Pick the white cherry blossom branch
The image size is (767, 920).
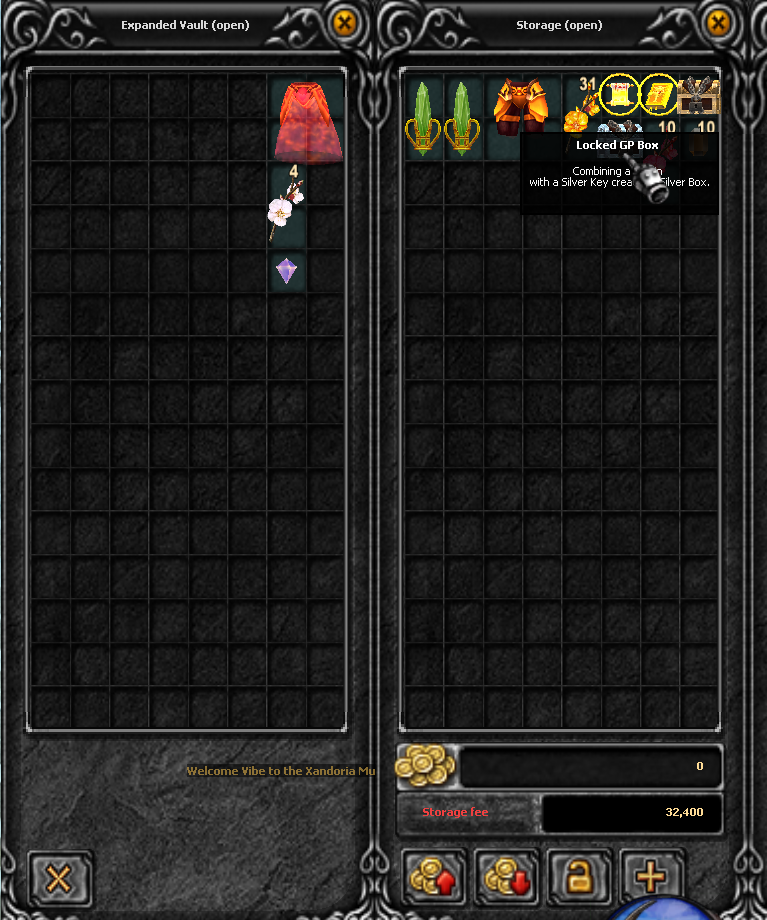[x=285, y=207]
